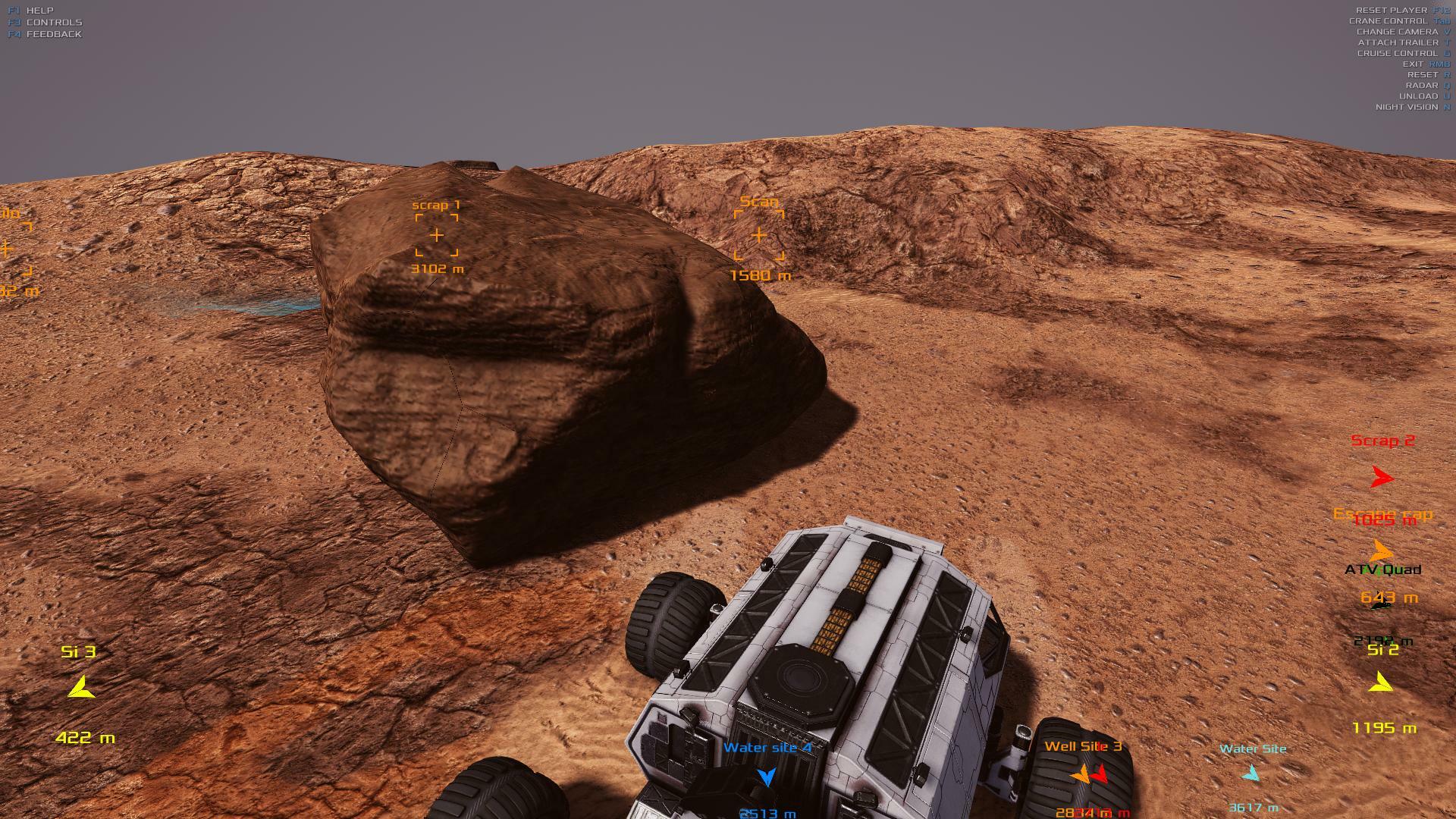Click the Escape cap orange arrow marker
Image resolution: width=1456 pixels, height=819 pixels.
(x=1382, y=551)
